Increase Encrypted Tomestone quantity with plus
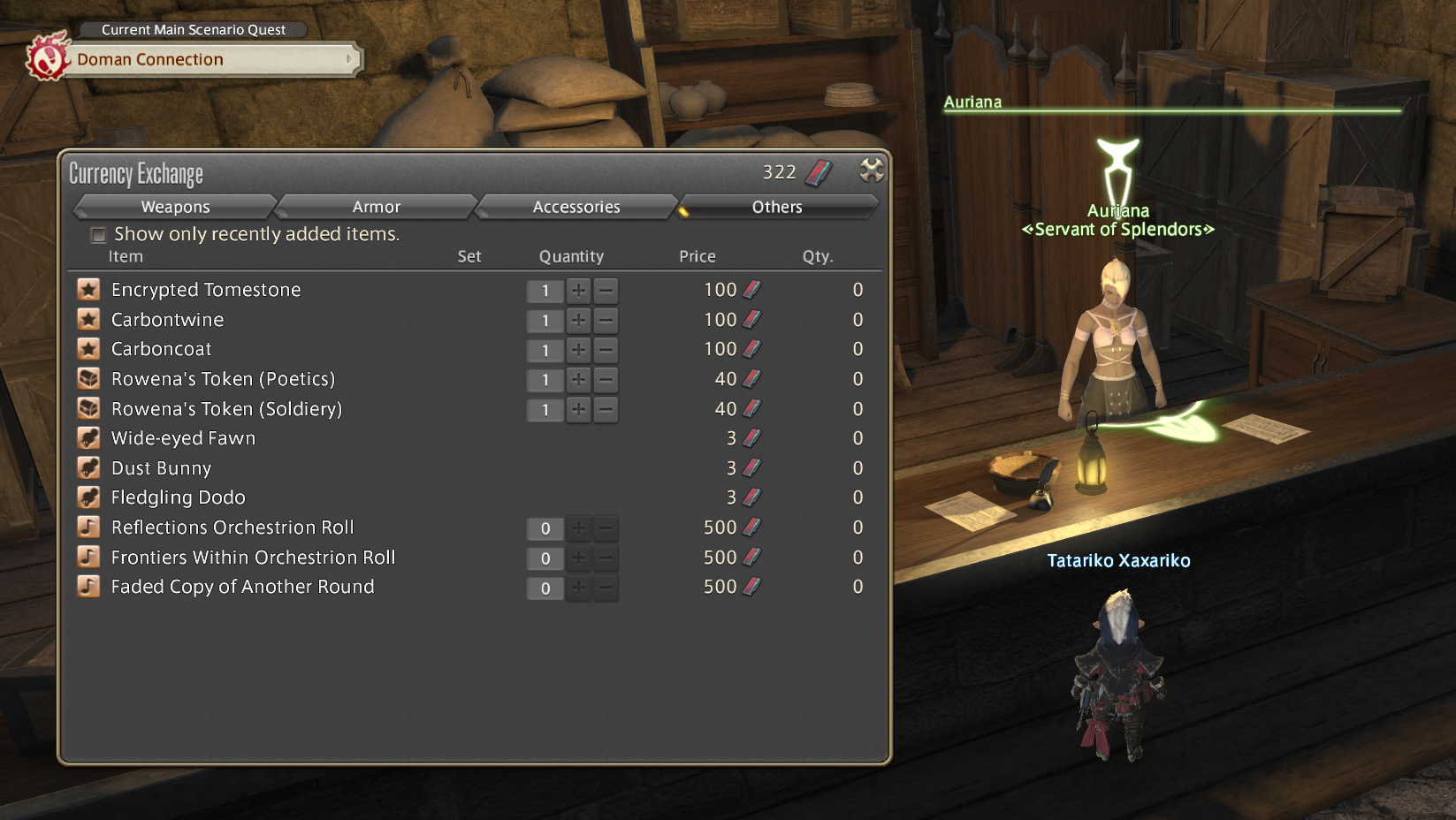 [578, 291]
